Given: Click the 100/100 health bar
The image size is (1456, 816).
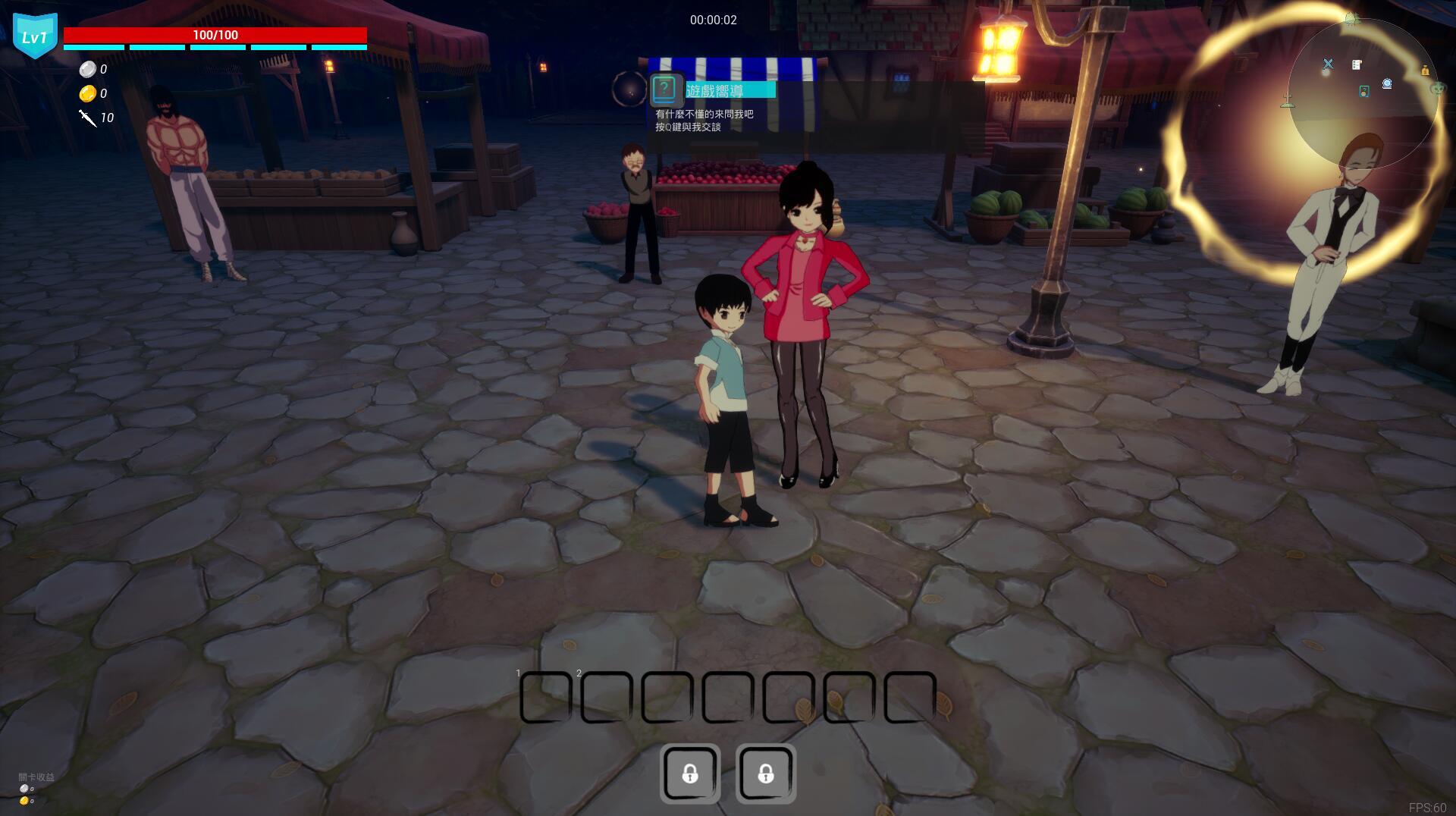Looking at the screenshot, I should point(215,34).
